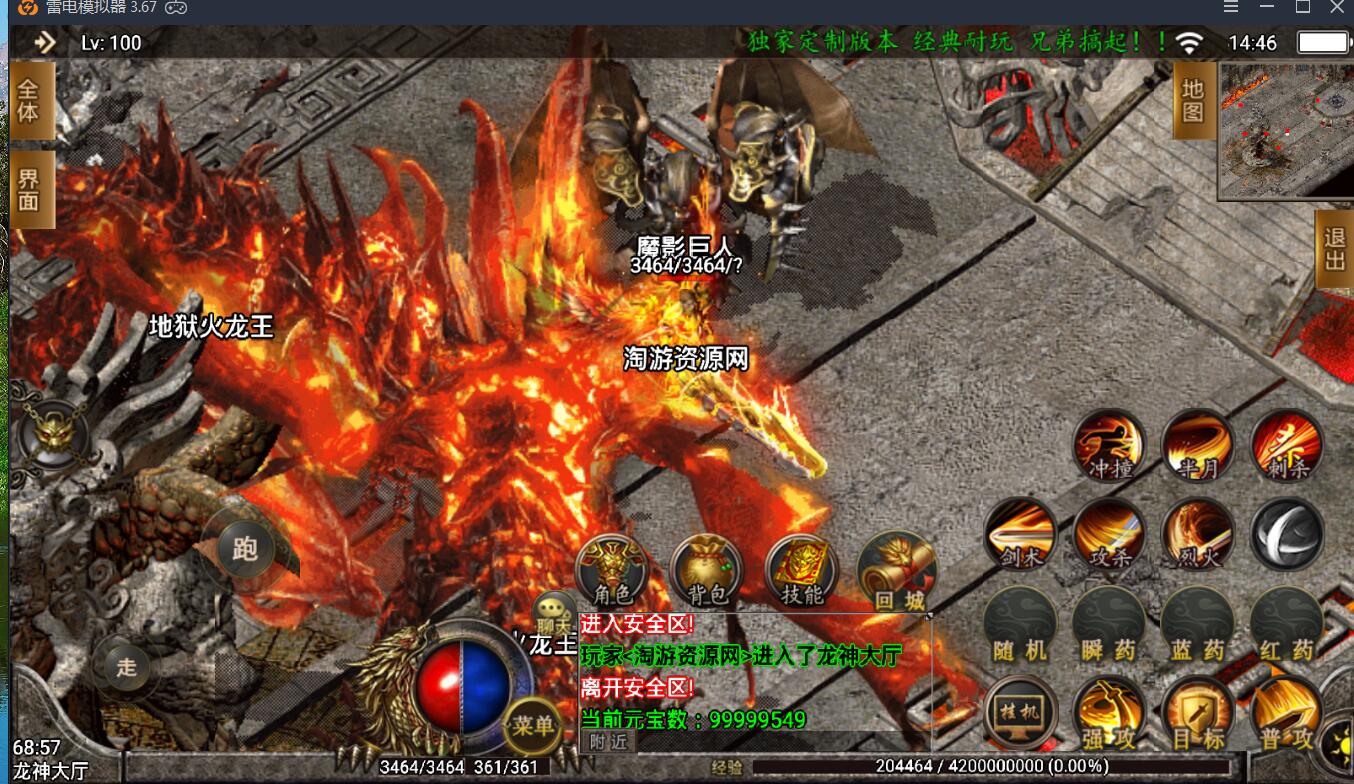Open the 角色 character panel
The height and width of the screenshot is (784, 1354).
[x=612, y=571]
